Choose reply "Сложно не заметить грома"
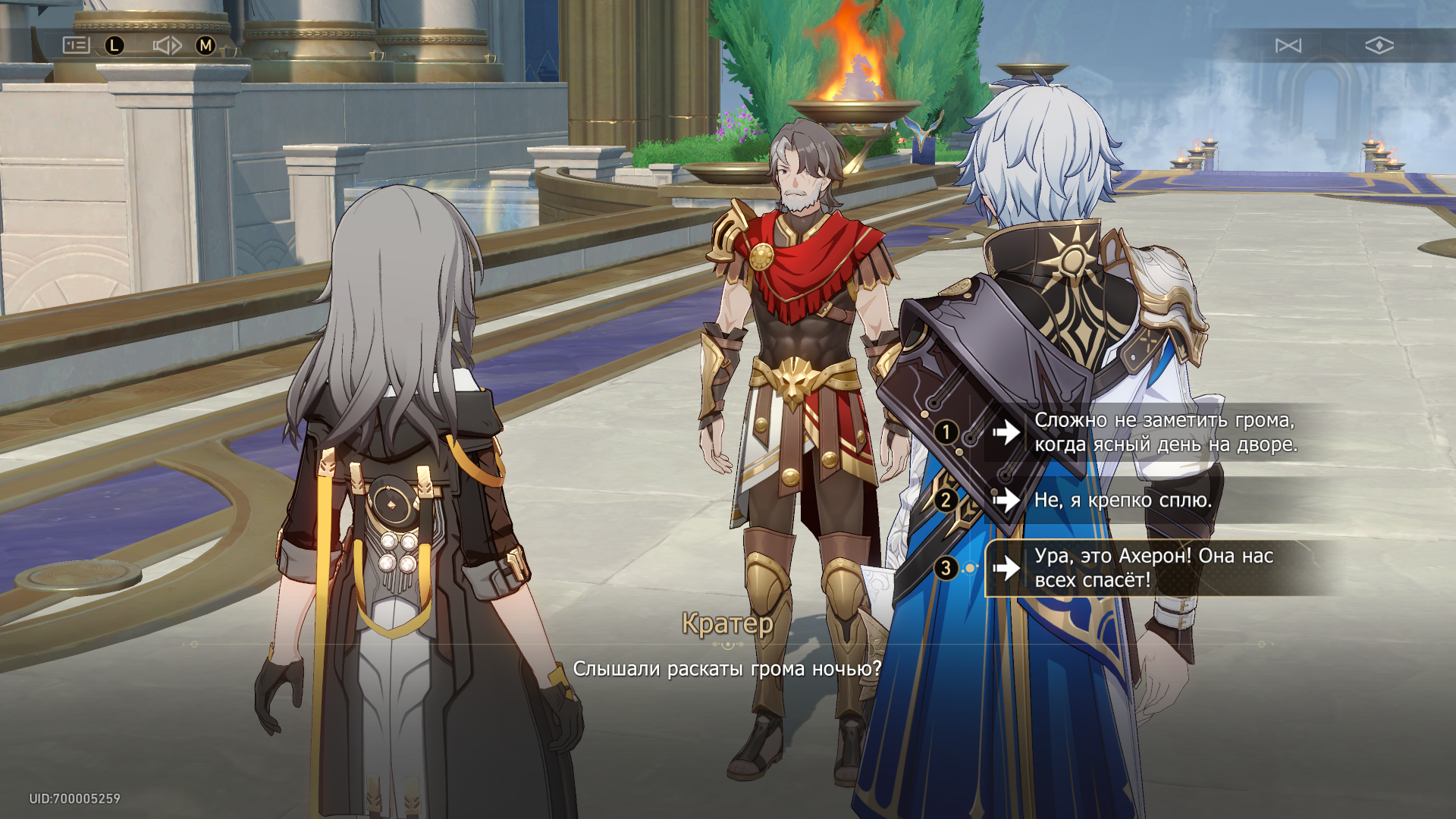This screenshot has height=819, width=1456. (x=1164, y=432)
